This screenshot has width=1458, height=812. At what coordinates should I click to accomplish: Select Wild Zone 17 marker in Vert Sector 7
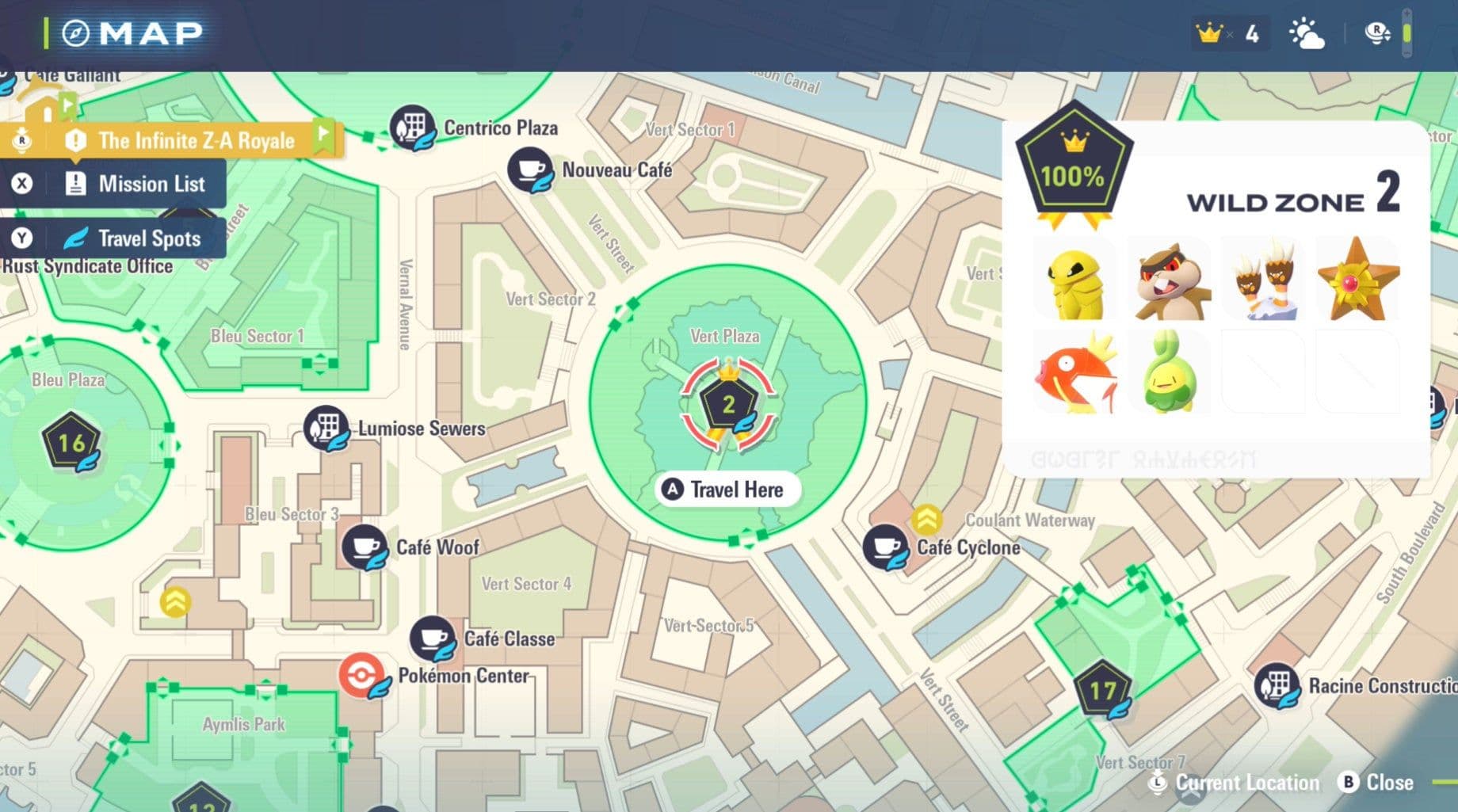[1102, 688]
